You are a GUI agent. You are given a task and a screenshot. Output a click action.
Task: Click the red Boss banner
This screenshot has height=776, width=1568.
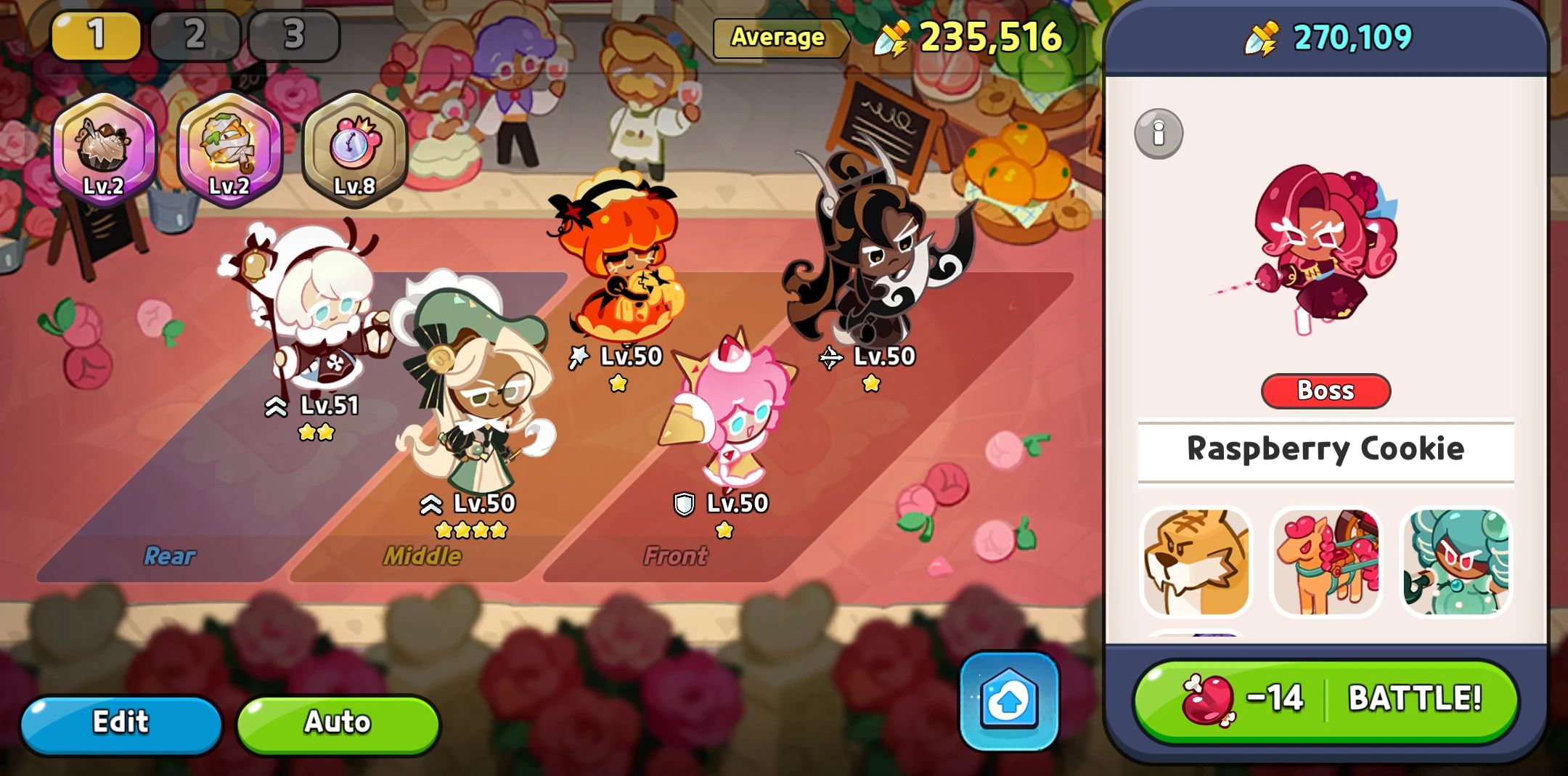(x=1326, y=391)
